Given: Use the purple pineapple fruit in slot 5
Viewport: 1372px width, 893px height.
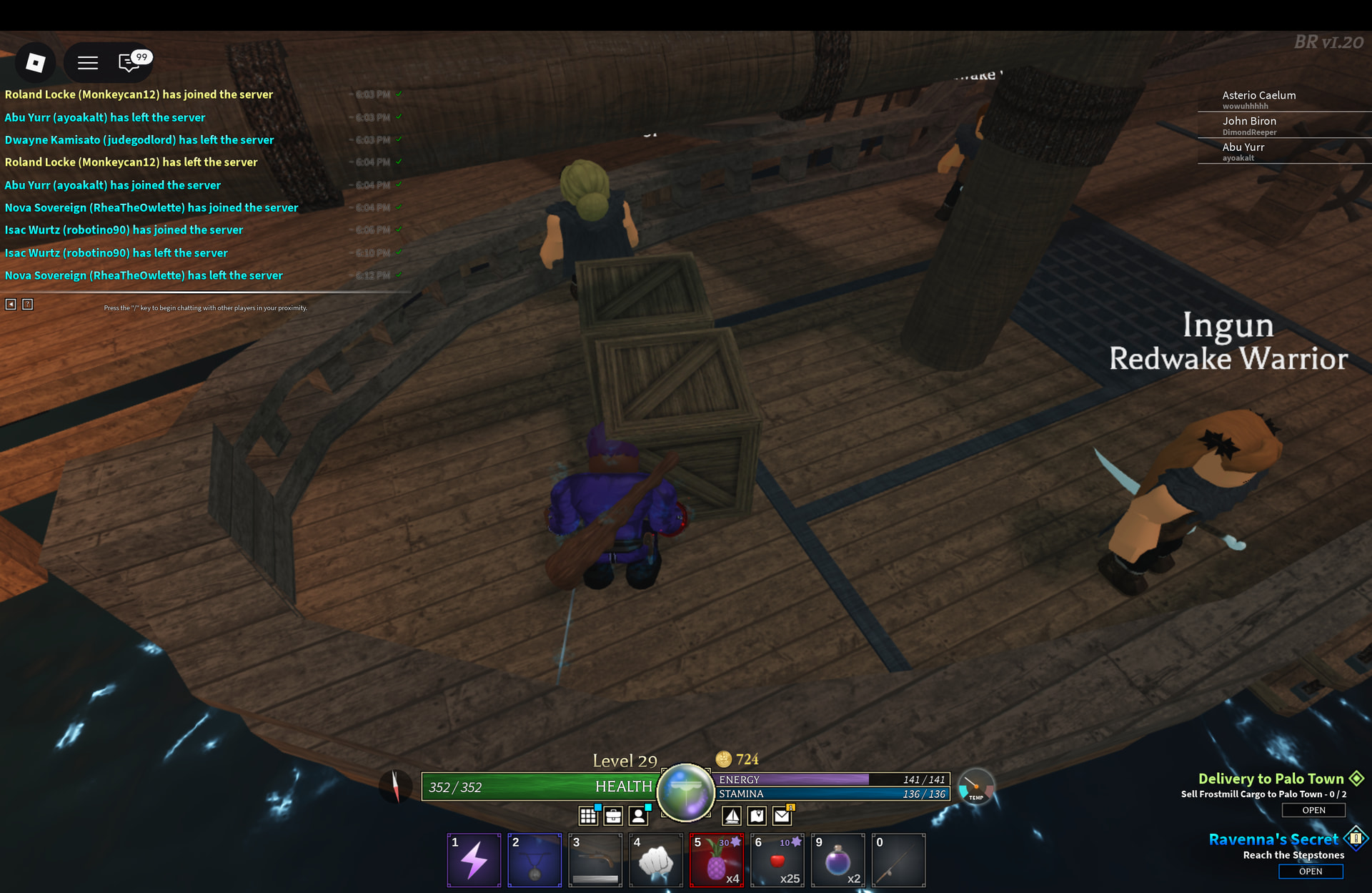Looking at the screenshot, I should 716,860.
